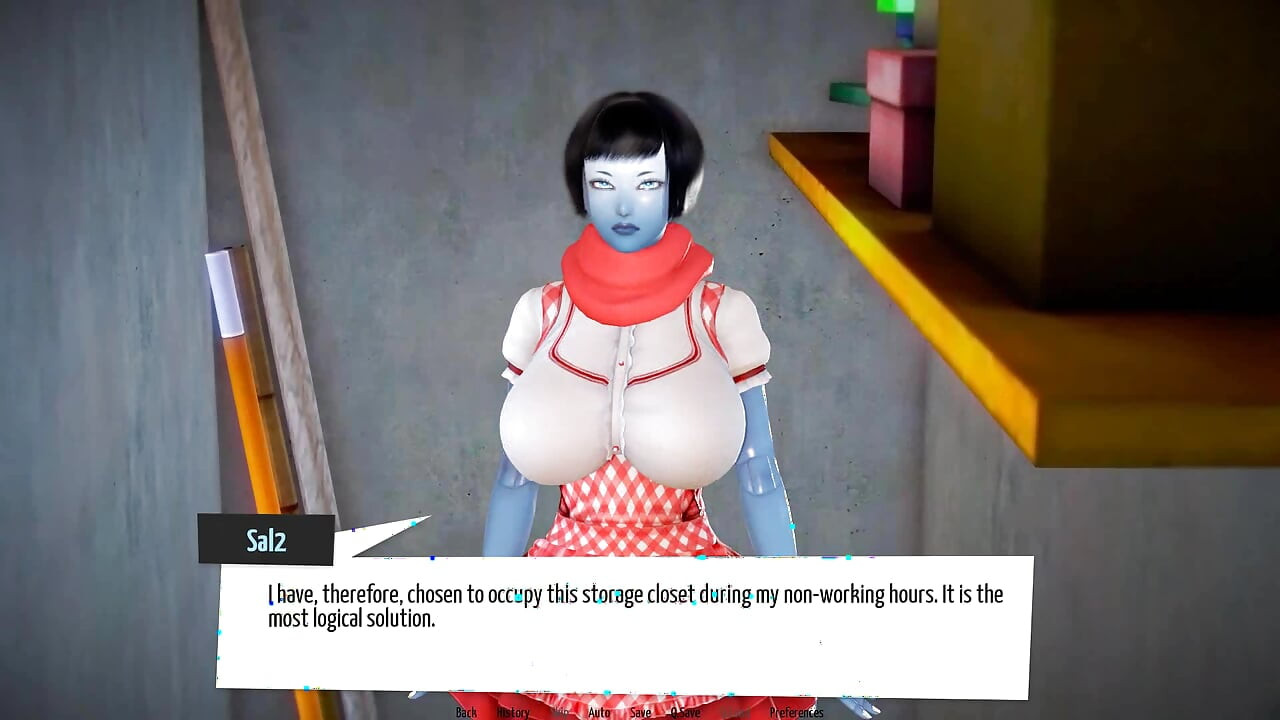
Task: Open the dialogue History log
Action: (513, 712)
